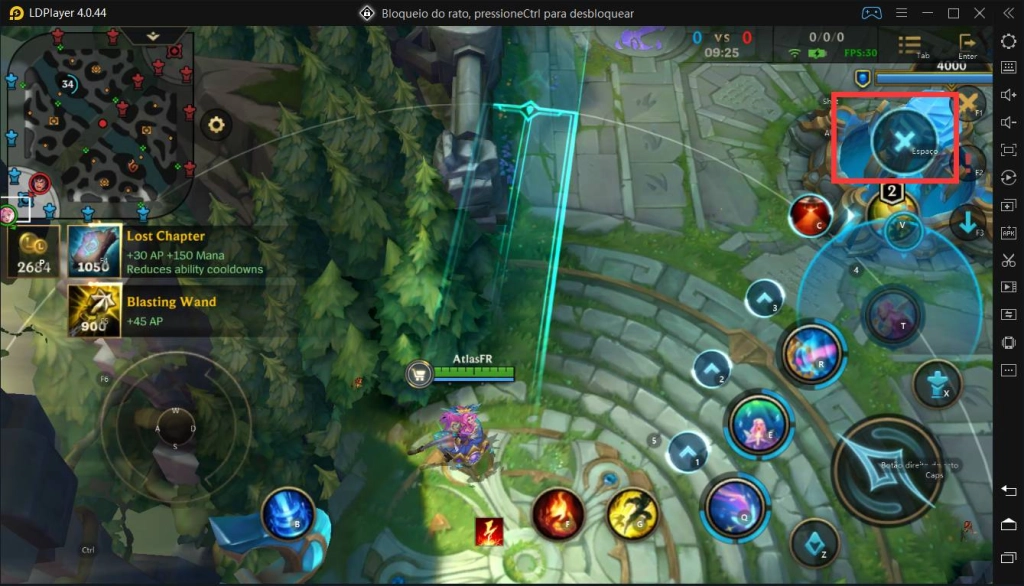This screenshot has height=586, width=1024.
Task: Level up the ability with arrow 3
Action: (764, 297)
